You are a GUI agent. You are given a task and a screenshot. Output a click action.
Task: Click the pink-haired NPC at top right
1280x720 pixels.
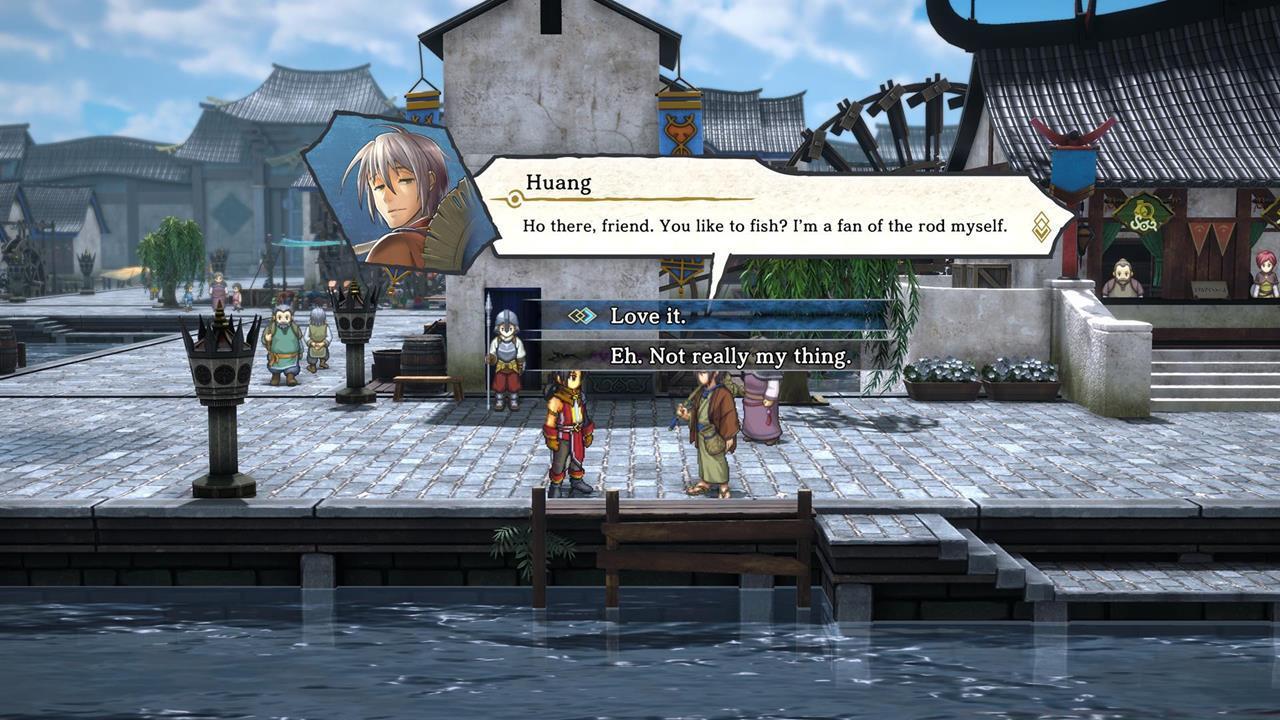pyautogui.click(x=1265, y=275)
